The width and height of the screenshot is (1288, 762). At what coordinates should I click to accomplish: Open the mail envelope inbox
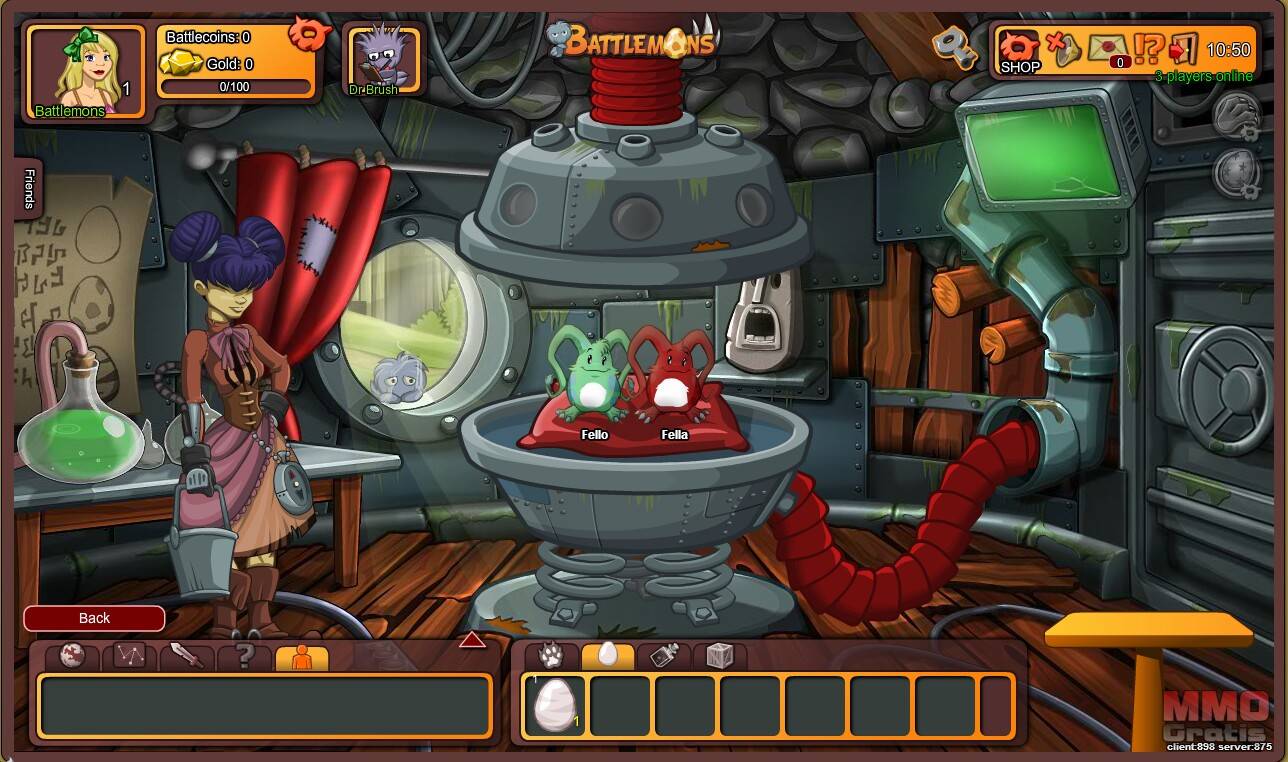[x=1107, y=48]
